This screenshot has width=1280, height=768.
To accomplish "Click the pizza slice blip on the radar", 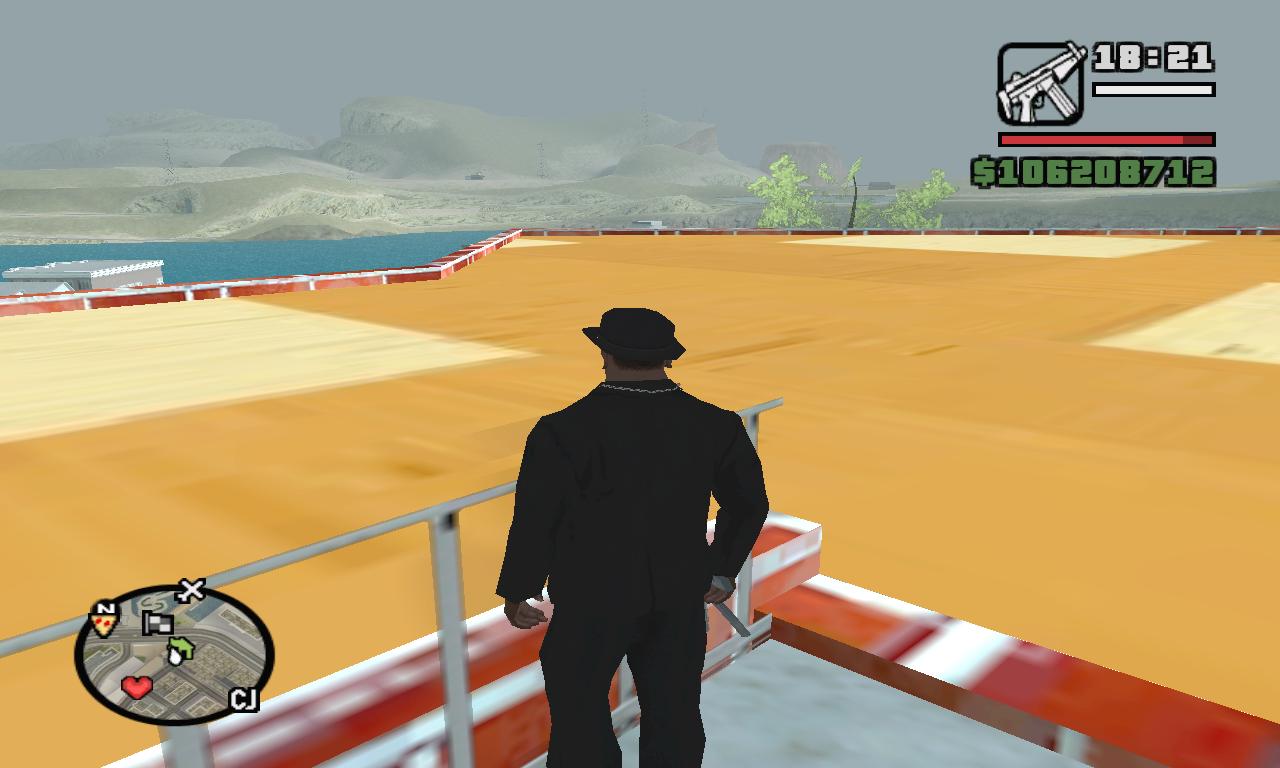I will tap(103, 624).
